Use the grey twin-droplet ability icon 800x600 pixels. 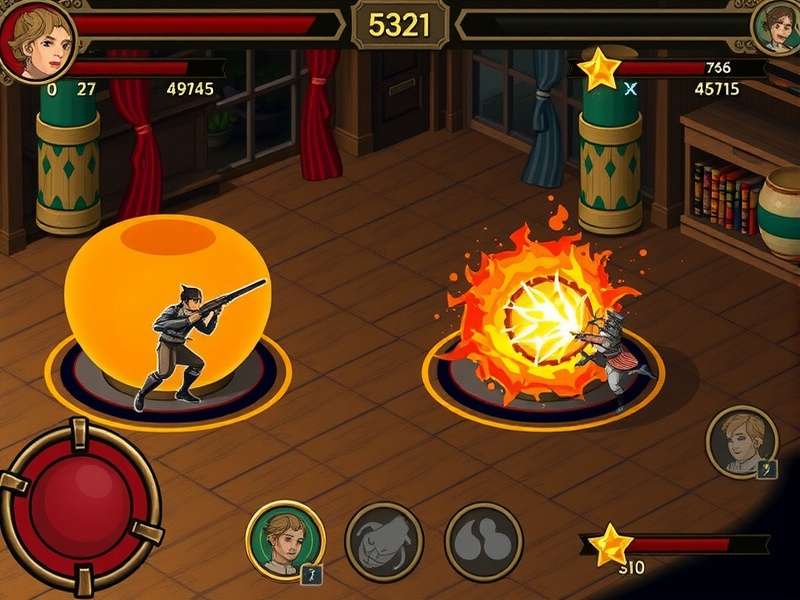(484, 541)
